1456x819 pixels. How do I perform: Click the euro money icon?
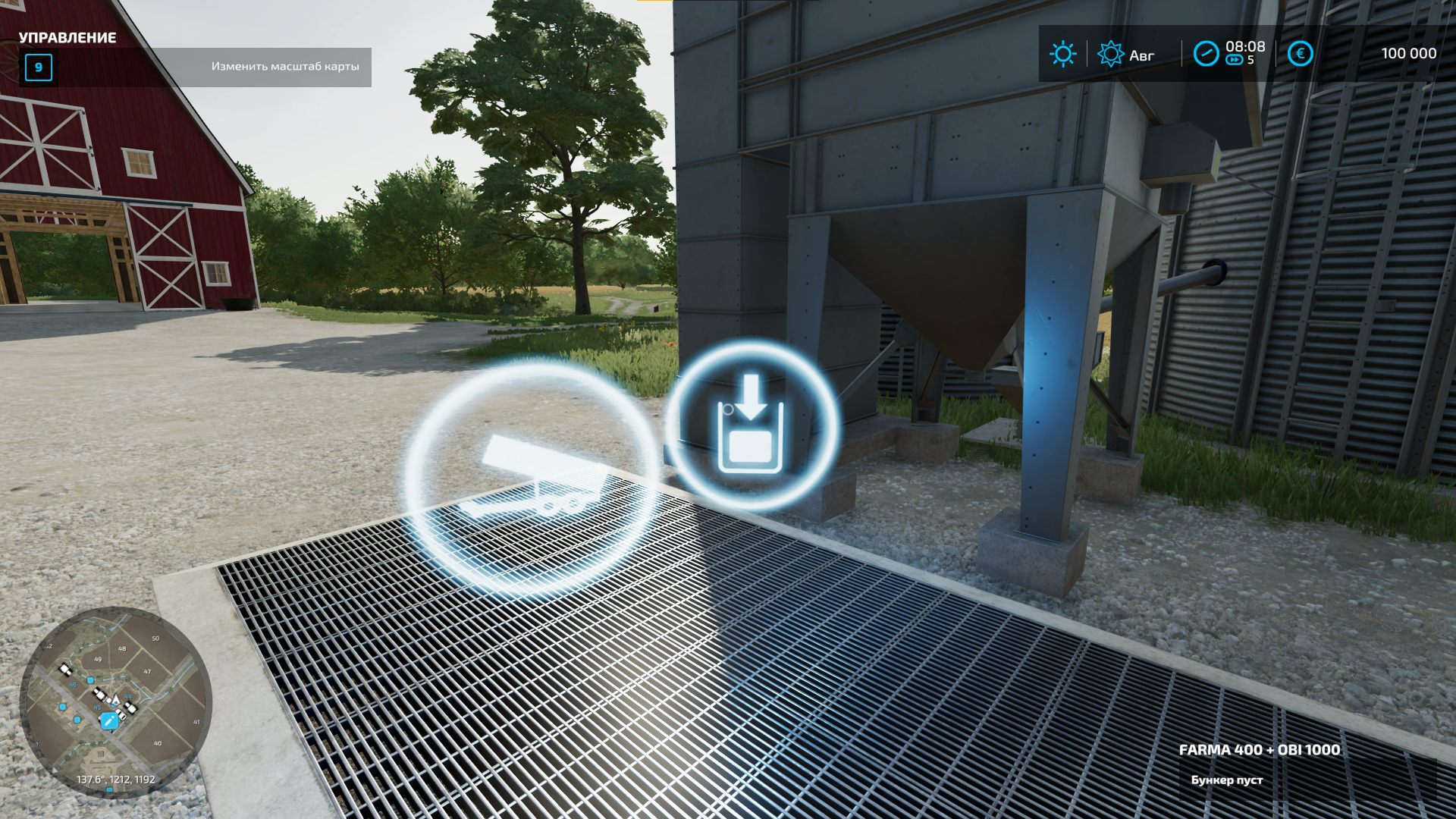(1300, 54)
